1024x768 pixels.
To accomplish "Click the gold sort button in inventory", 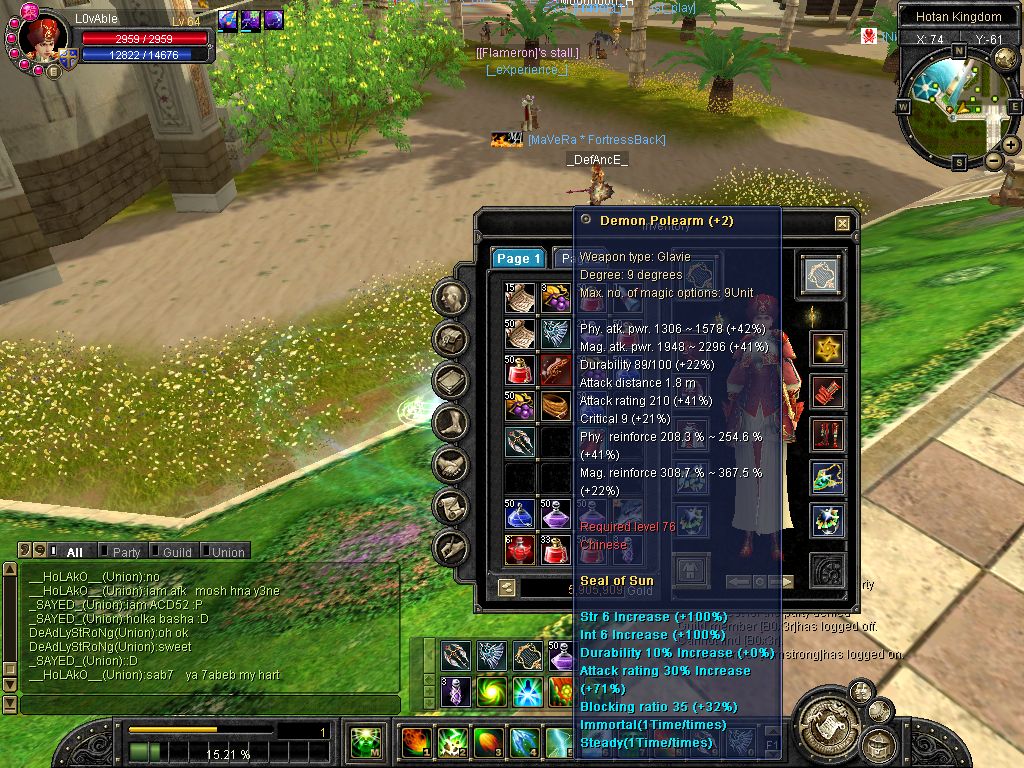I will tap(506, 588).
